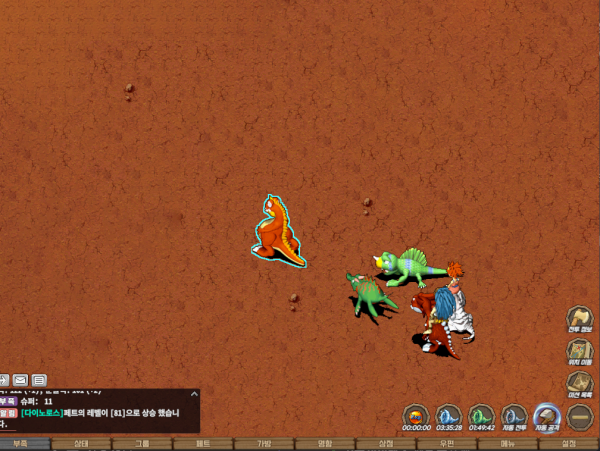Open the 페트 (pet) window

pos(203,443)
